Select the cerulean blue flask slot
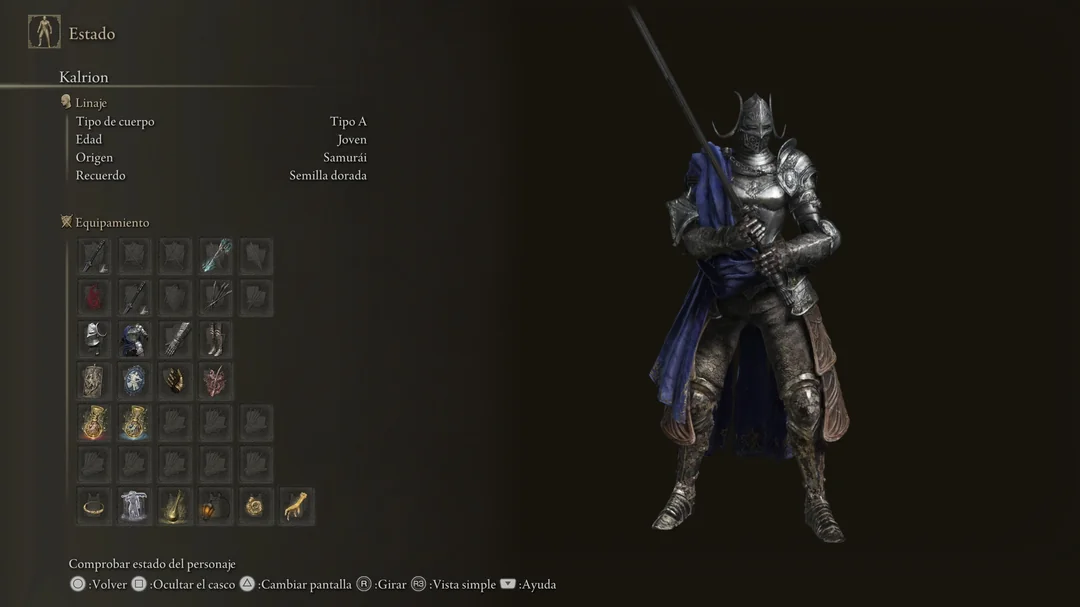This screenshot has width=1080, height=607. point(135,423)
